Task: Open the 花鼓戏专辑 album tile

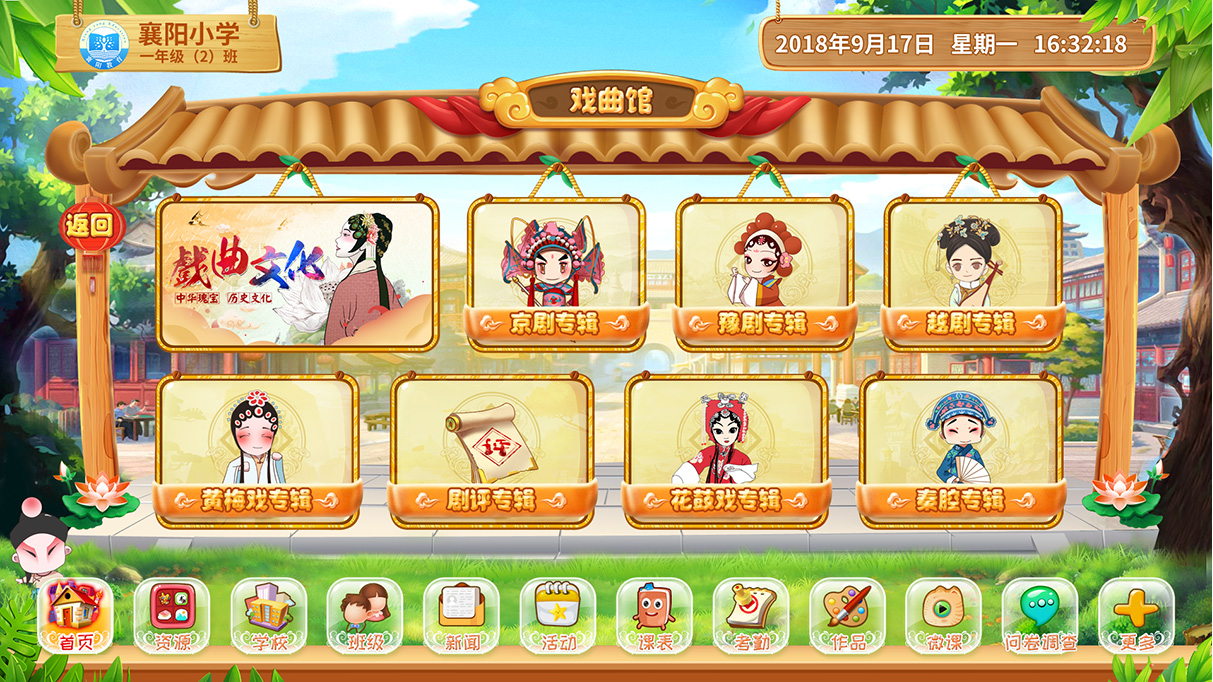Action: point(725,449)
